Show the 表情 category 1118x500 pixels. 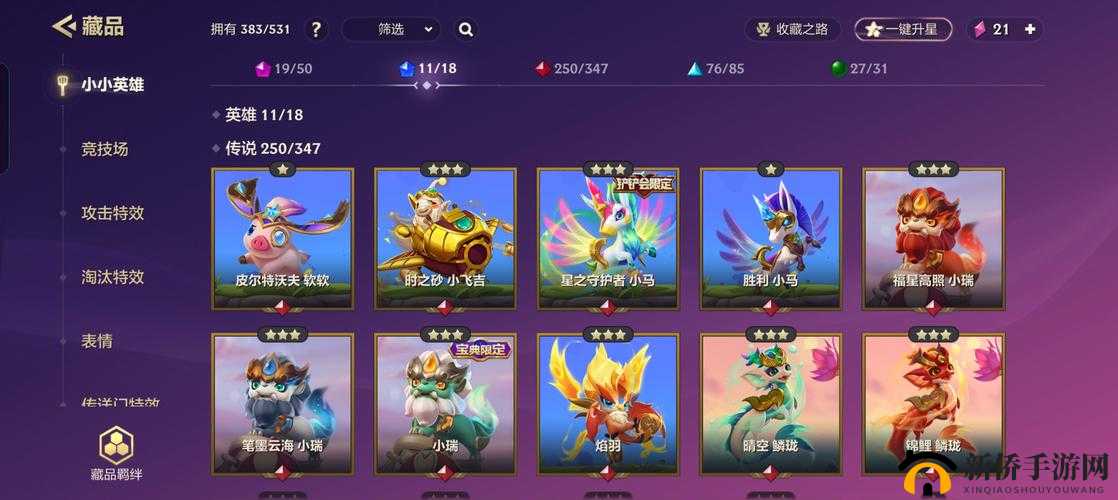tap(97, 341)
